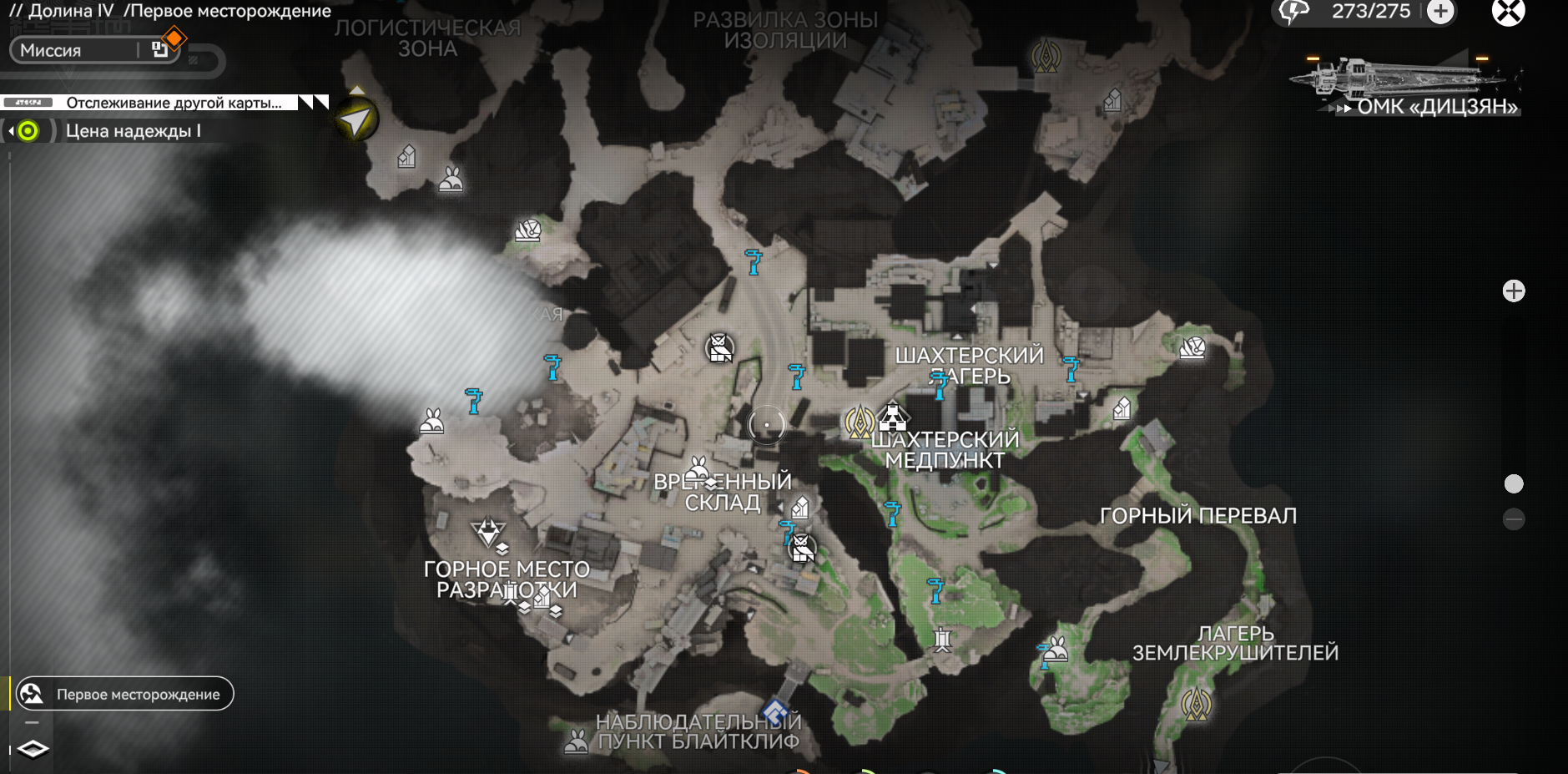Select the tracked quest Цена надежды I
Viewport: 1568px width, 774px height.
[132, 131]
